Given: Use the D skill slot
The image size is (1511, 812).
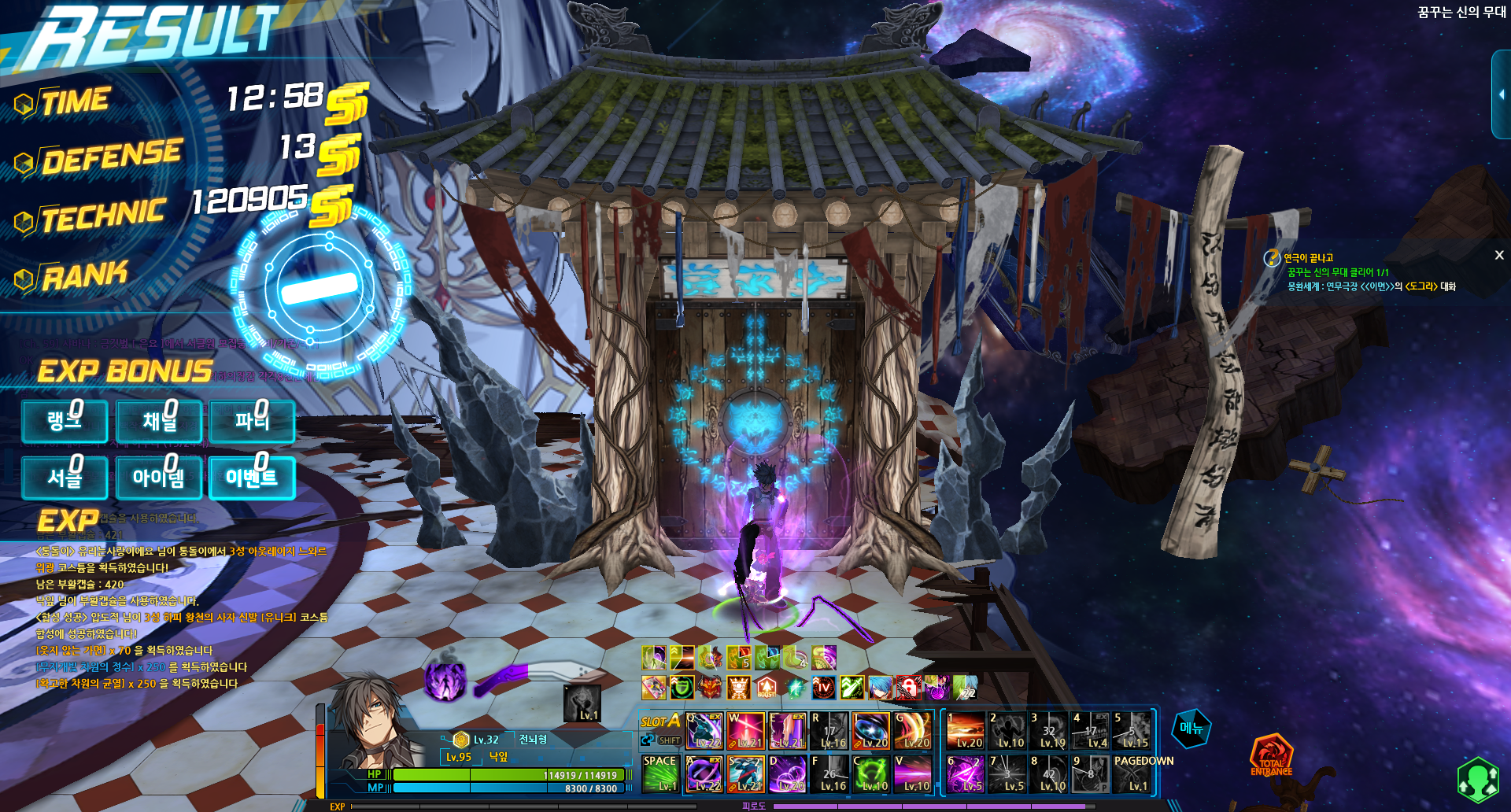Looking at the screenshot, I should [x=787, y=773].
